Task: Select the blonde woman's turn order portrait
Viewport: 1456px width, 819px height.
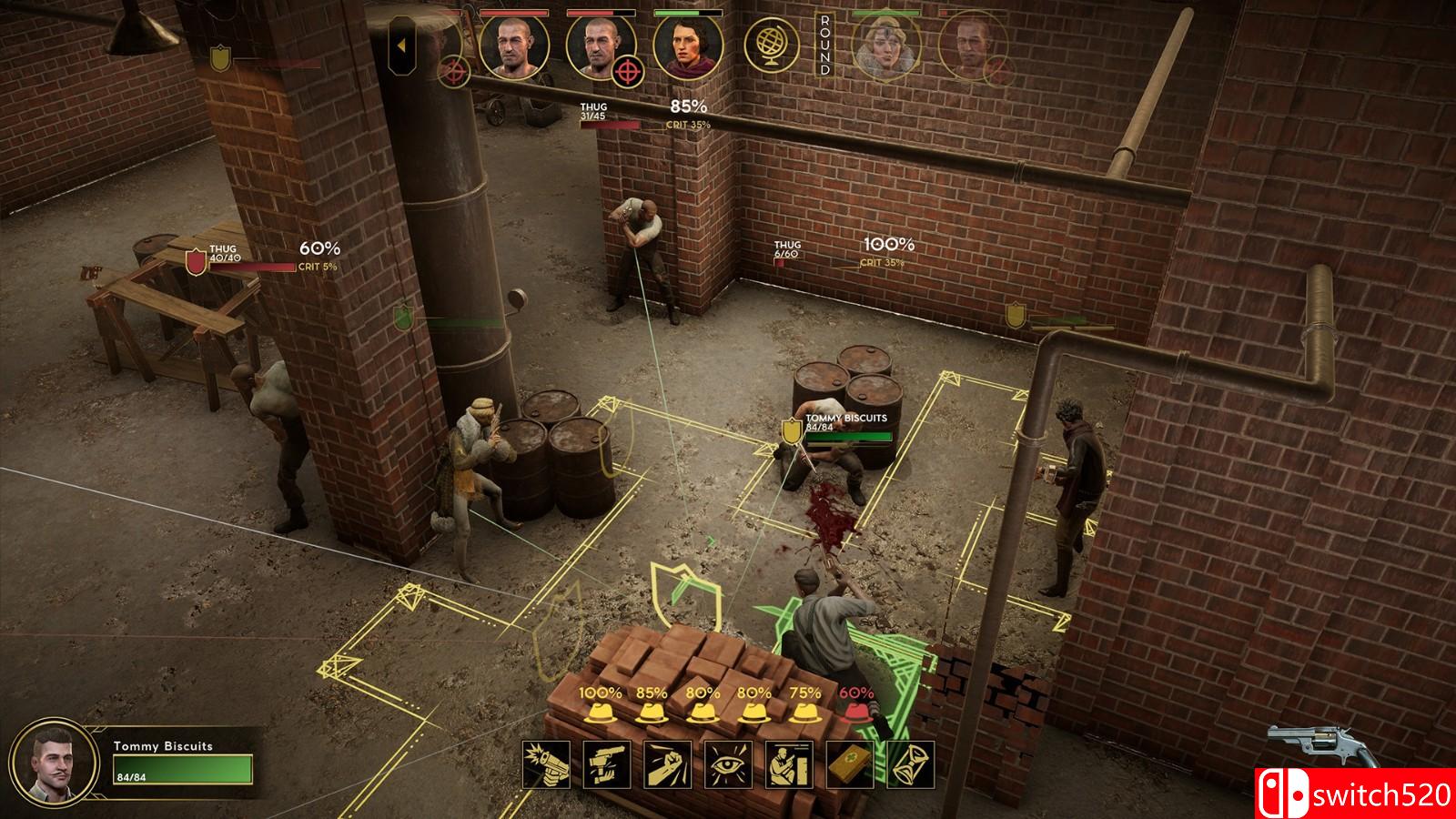Action: [886, 47]
